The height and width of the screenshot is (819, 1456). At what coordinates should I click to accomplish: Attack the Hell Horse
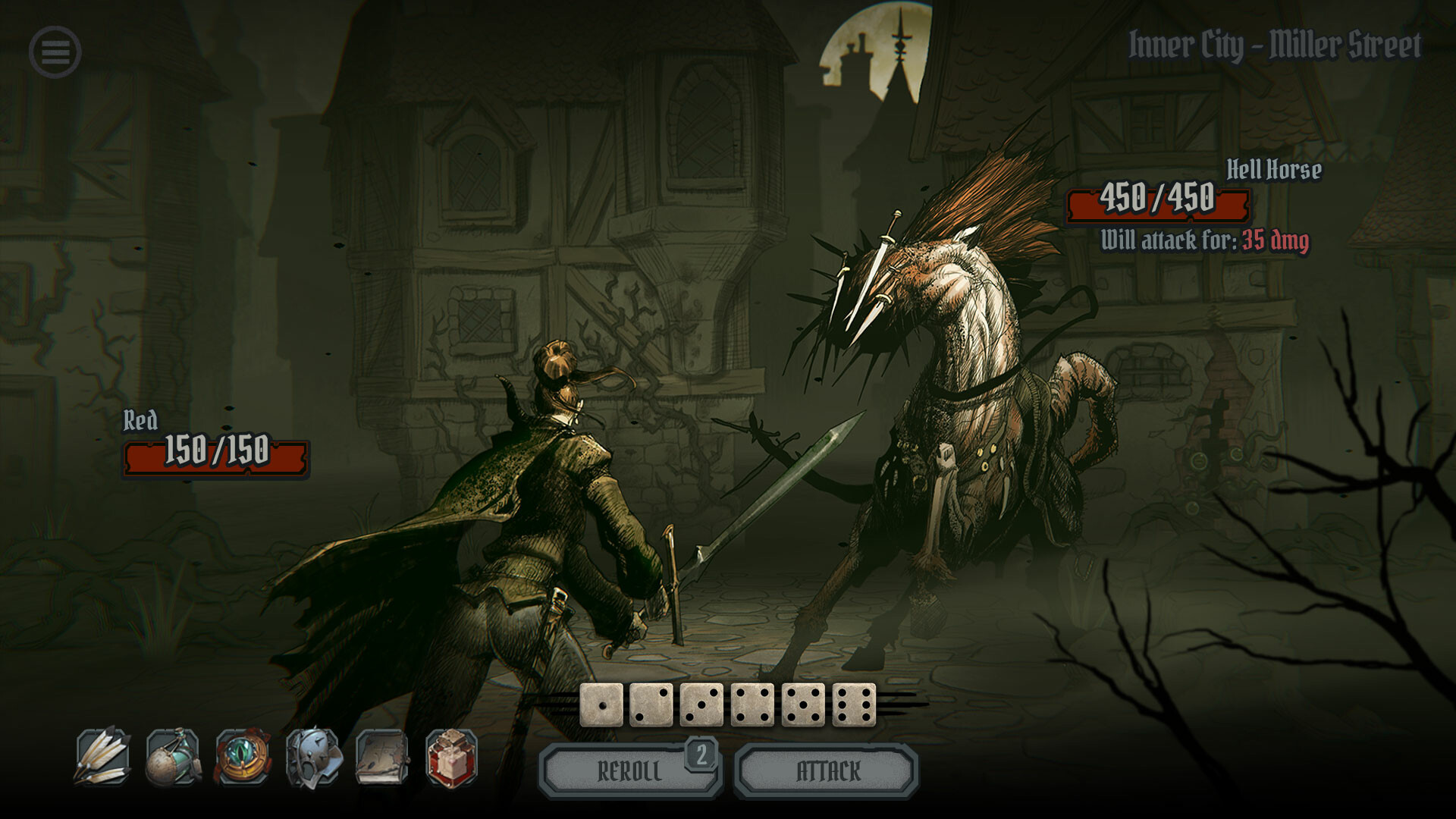[827, 772]
